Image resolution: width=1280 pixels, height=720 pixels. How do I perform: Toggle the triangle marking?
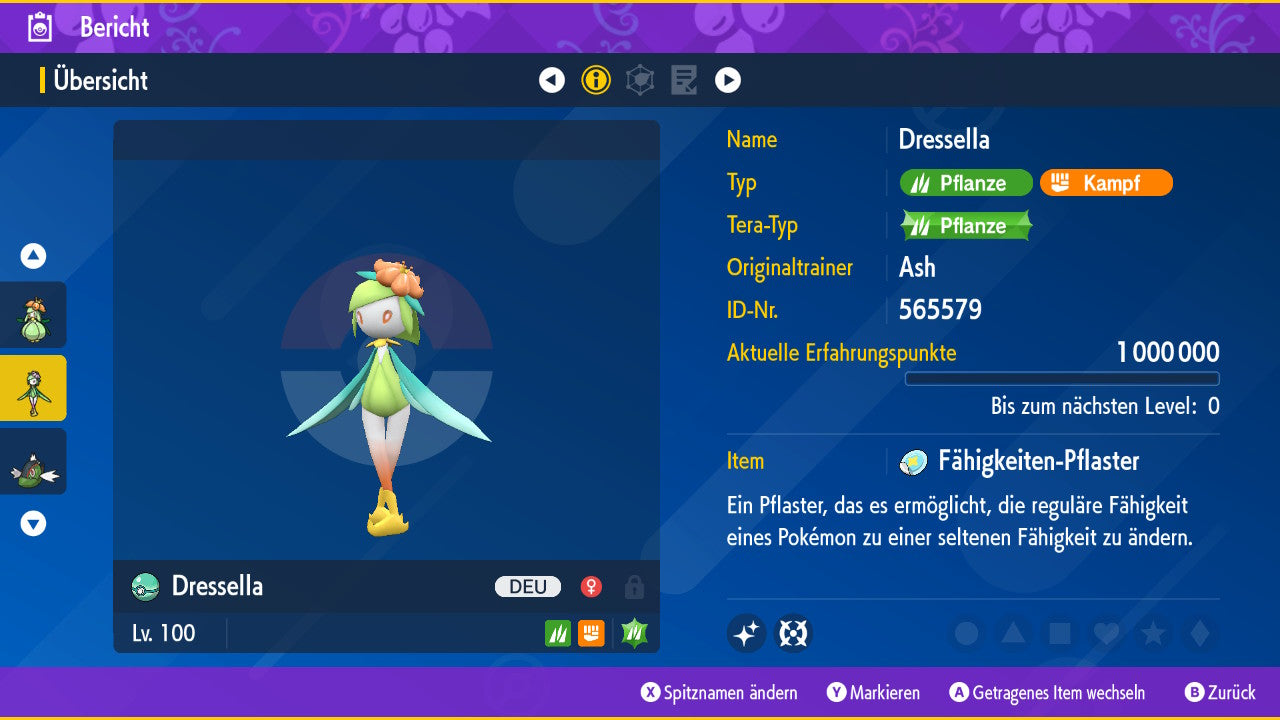(1013, 633)
